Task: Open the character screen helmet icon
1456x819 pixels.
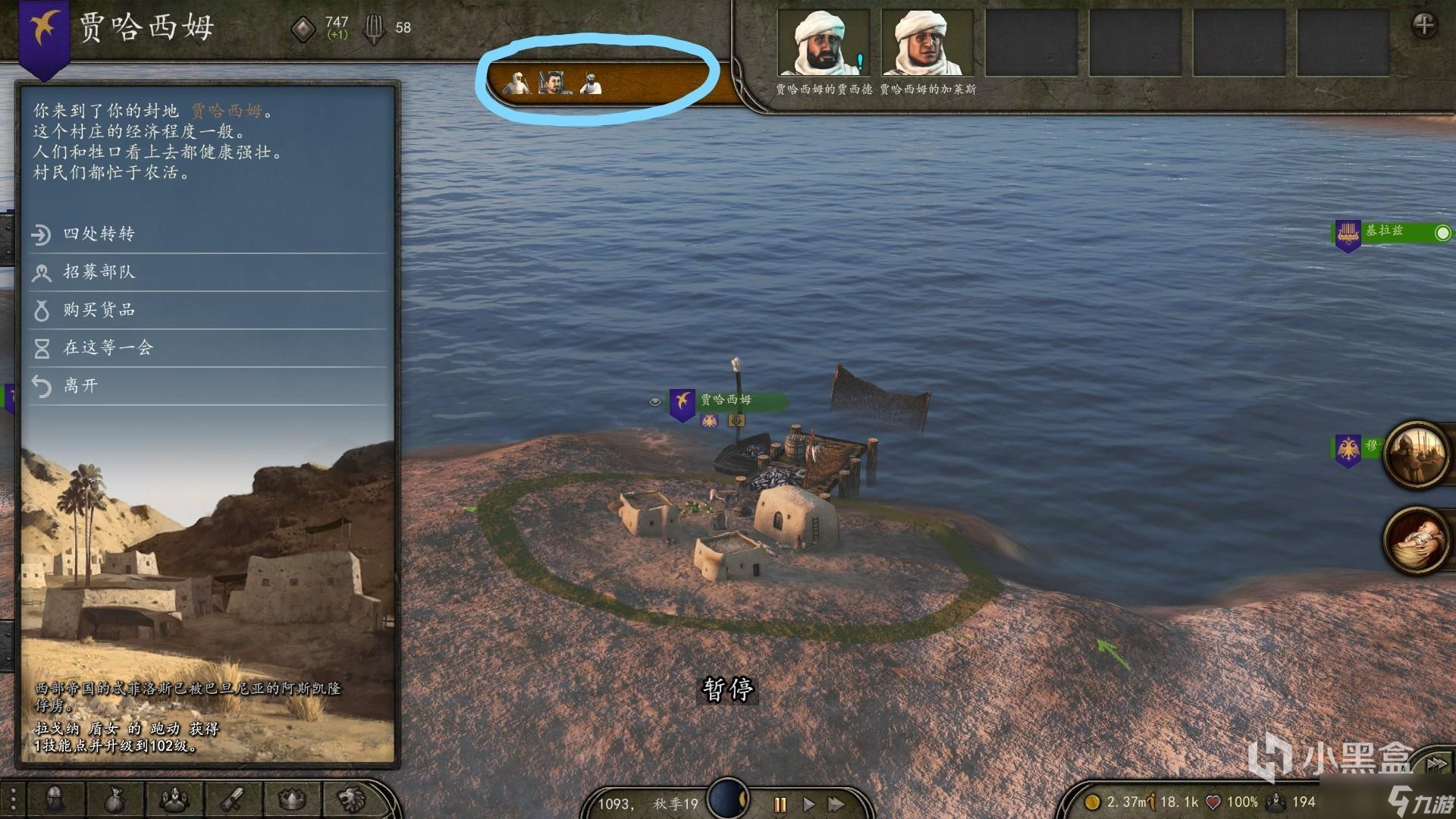Action: point(55,799)
